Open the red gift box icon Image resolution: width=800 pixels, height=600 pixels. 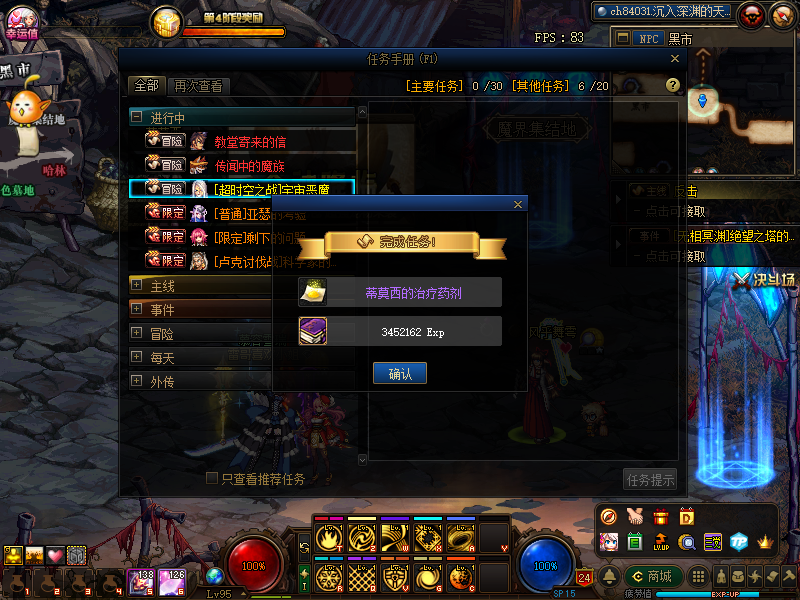[x=660, y=517]
